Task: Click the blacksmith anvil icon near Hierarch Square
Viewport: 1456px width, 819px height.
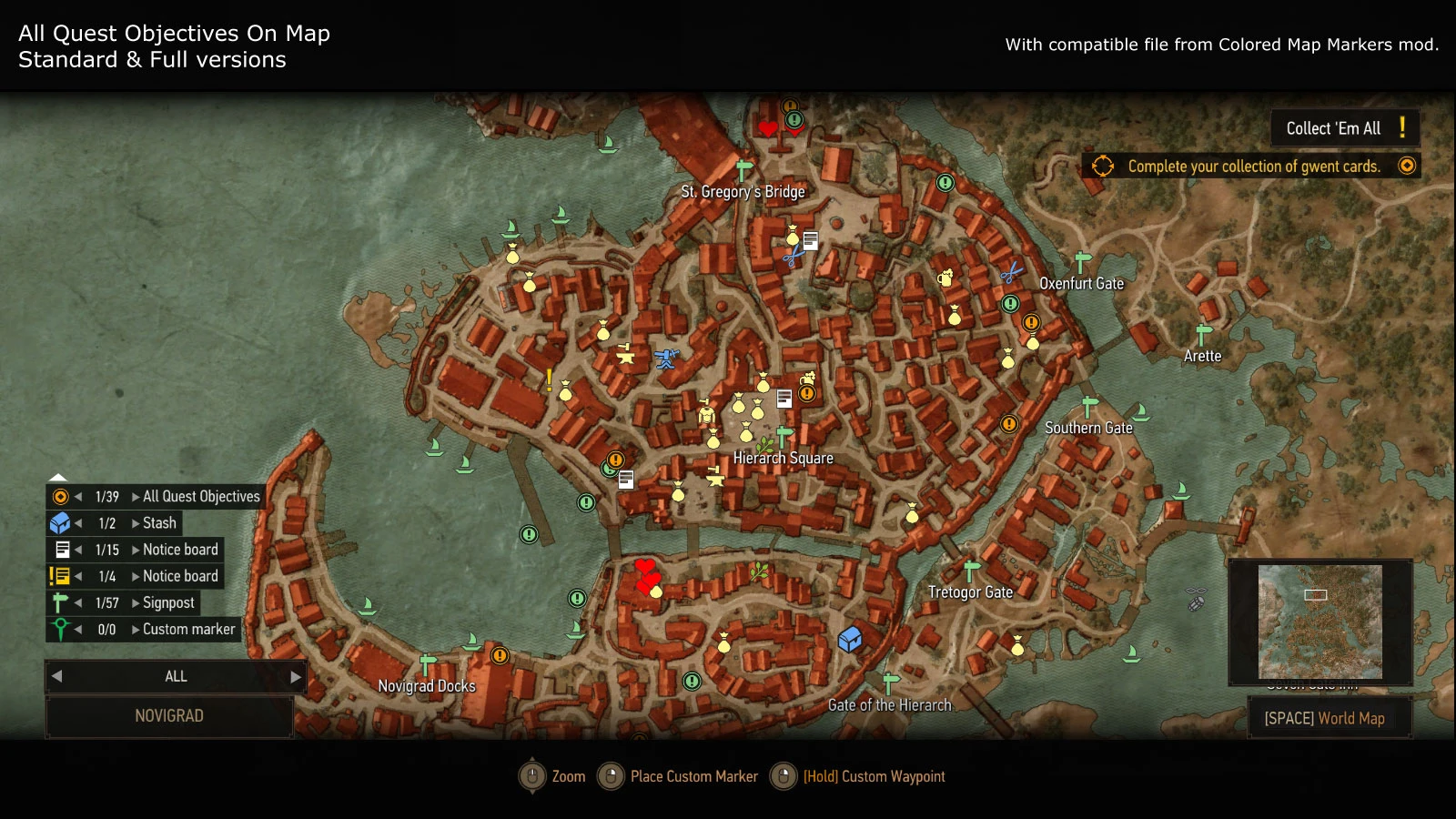Action: point(715,476)
